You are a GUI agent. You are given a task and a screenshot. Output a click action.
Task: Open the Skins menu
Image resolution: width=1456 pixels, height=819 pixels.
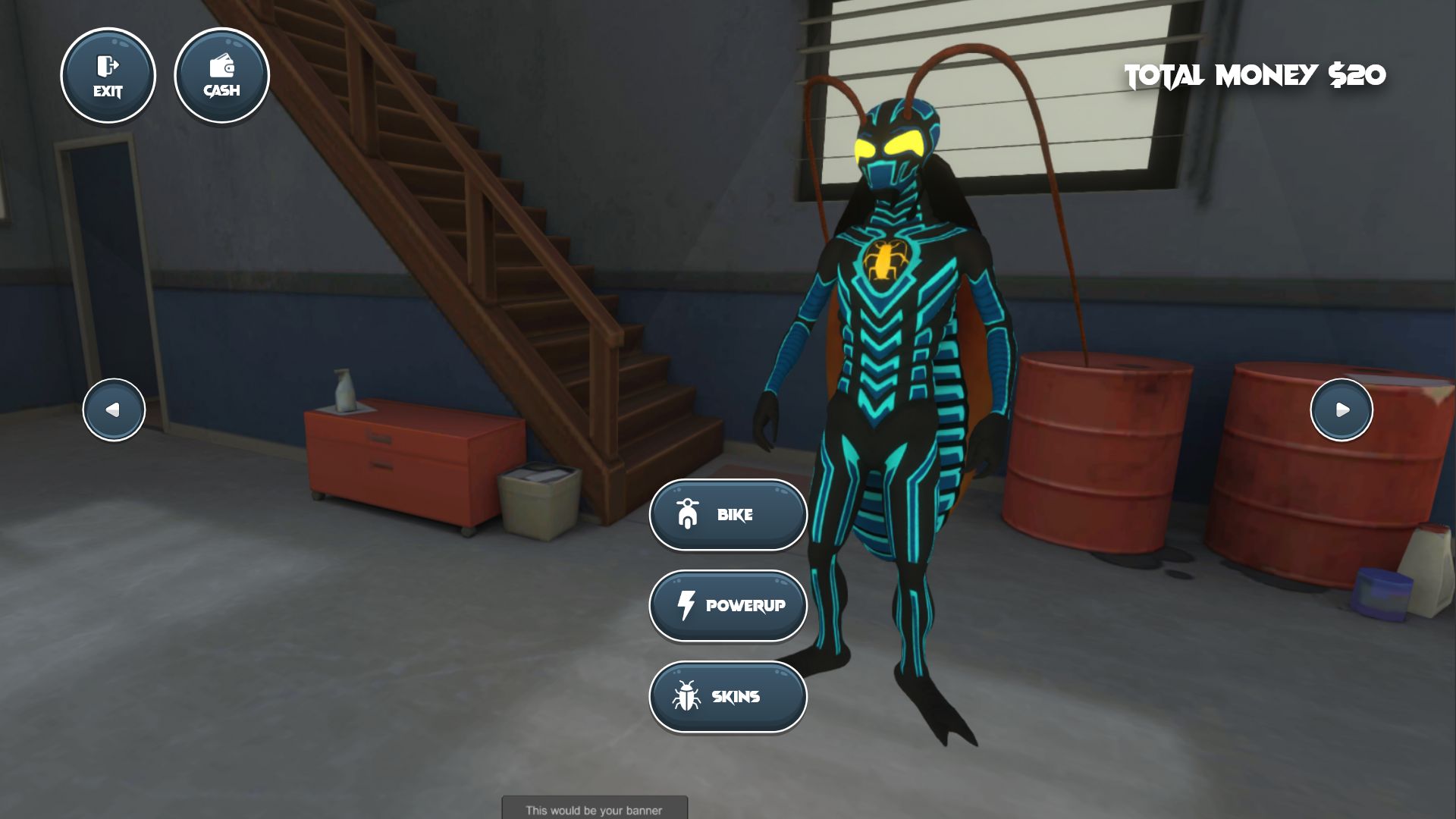[728, 697]
